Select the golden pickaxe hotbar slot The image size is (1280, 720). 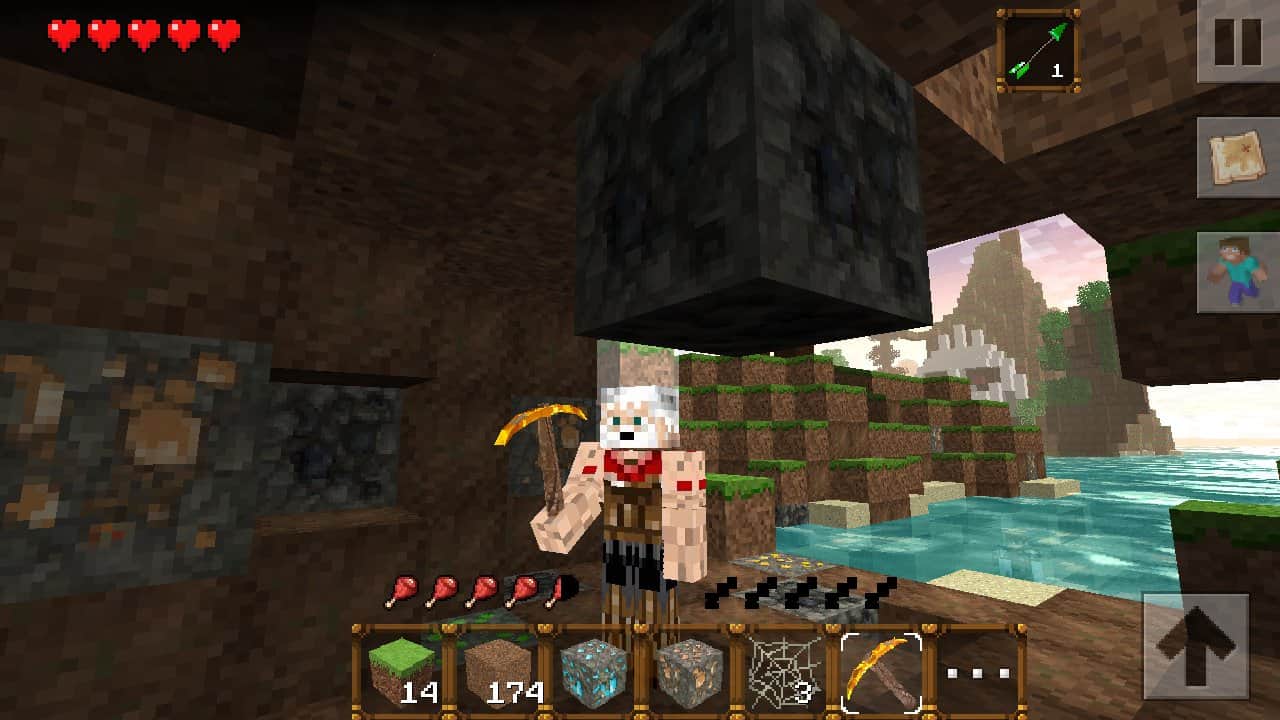[881, 672]
